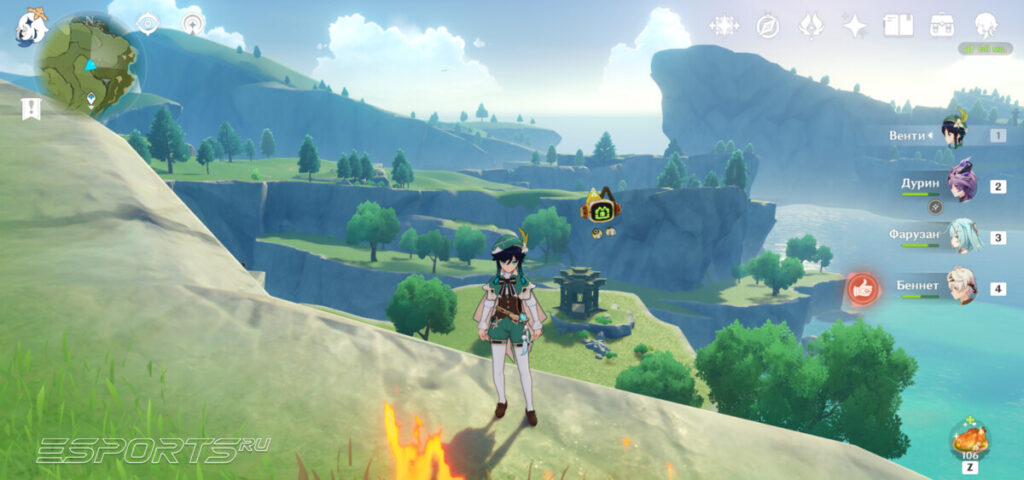Click the green-screen gadget marker icon

[603, 207]
